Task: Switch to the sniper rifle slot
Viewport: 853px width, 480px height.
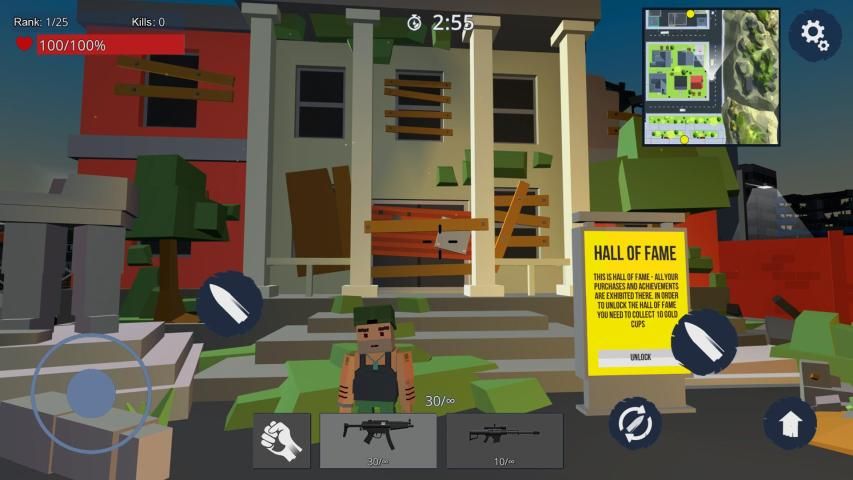Action: (504, 440)
